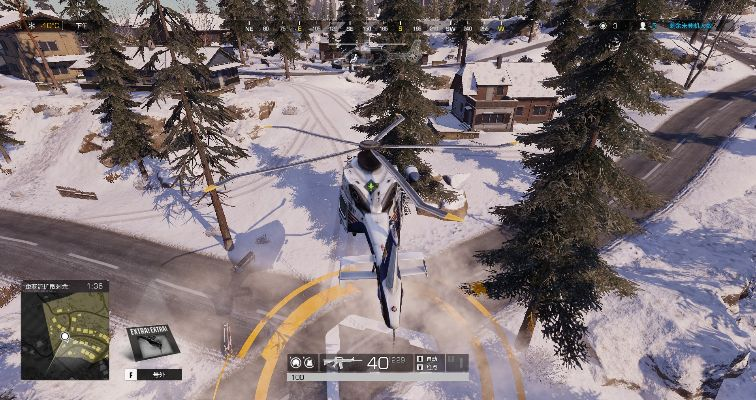Screen dimensions: 756x400
Task: Select the assault rifle weapon icon
Action: (x=341, y=362)
